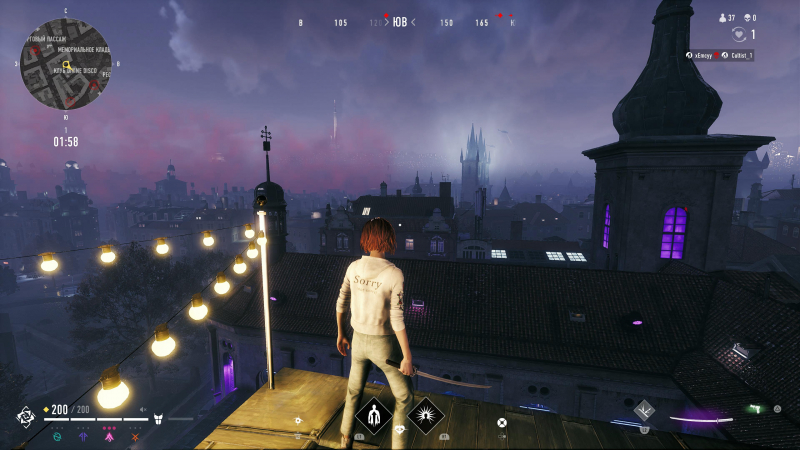Activate the radiant burst archetype ability
Screen dimensions: 800x450
424,414
